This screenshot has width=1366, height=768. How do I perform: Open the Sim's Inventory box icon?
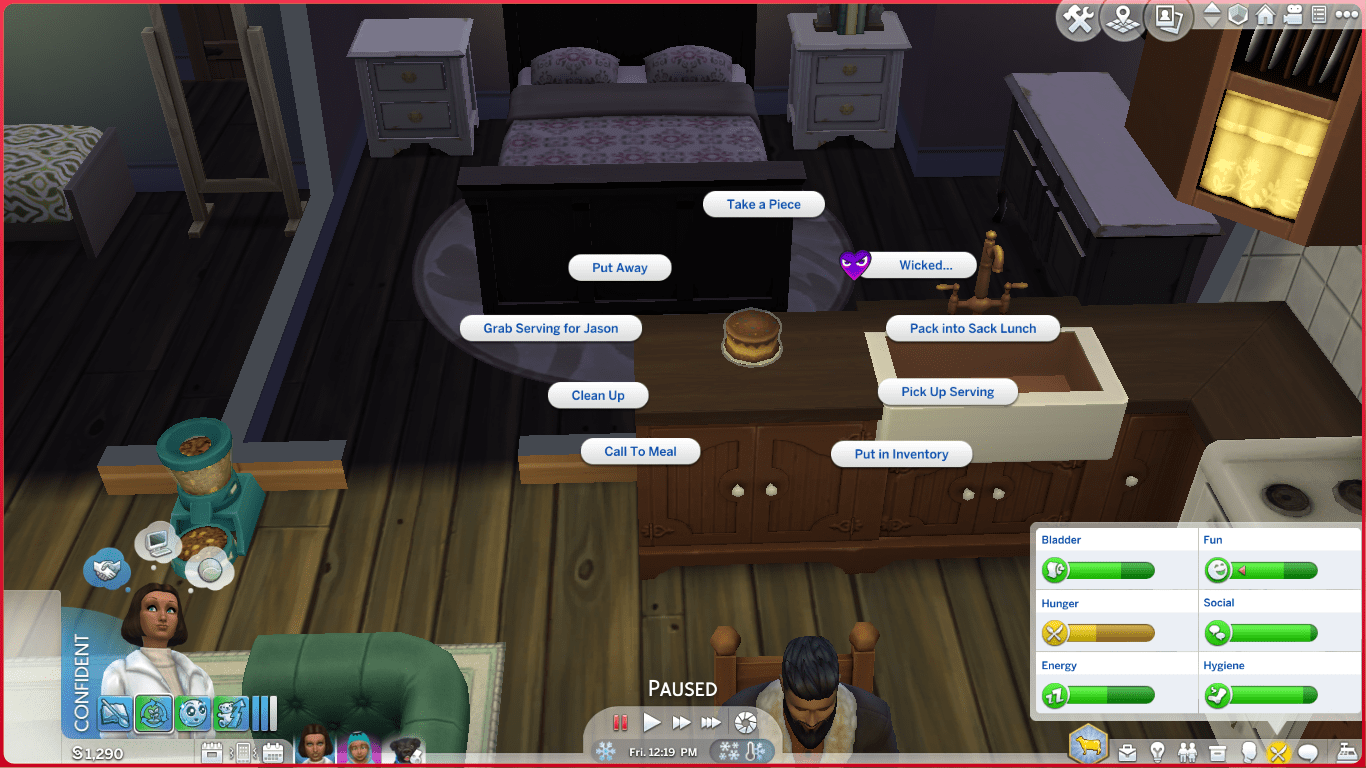[1217, 753]
